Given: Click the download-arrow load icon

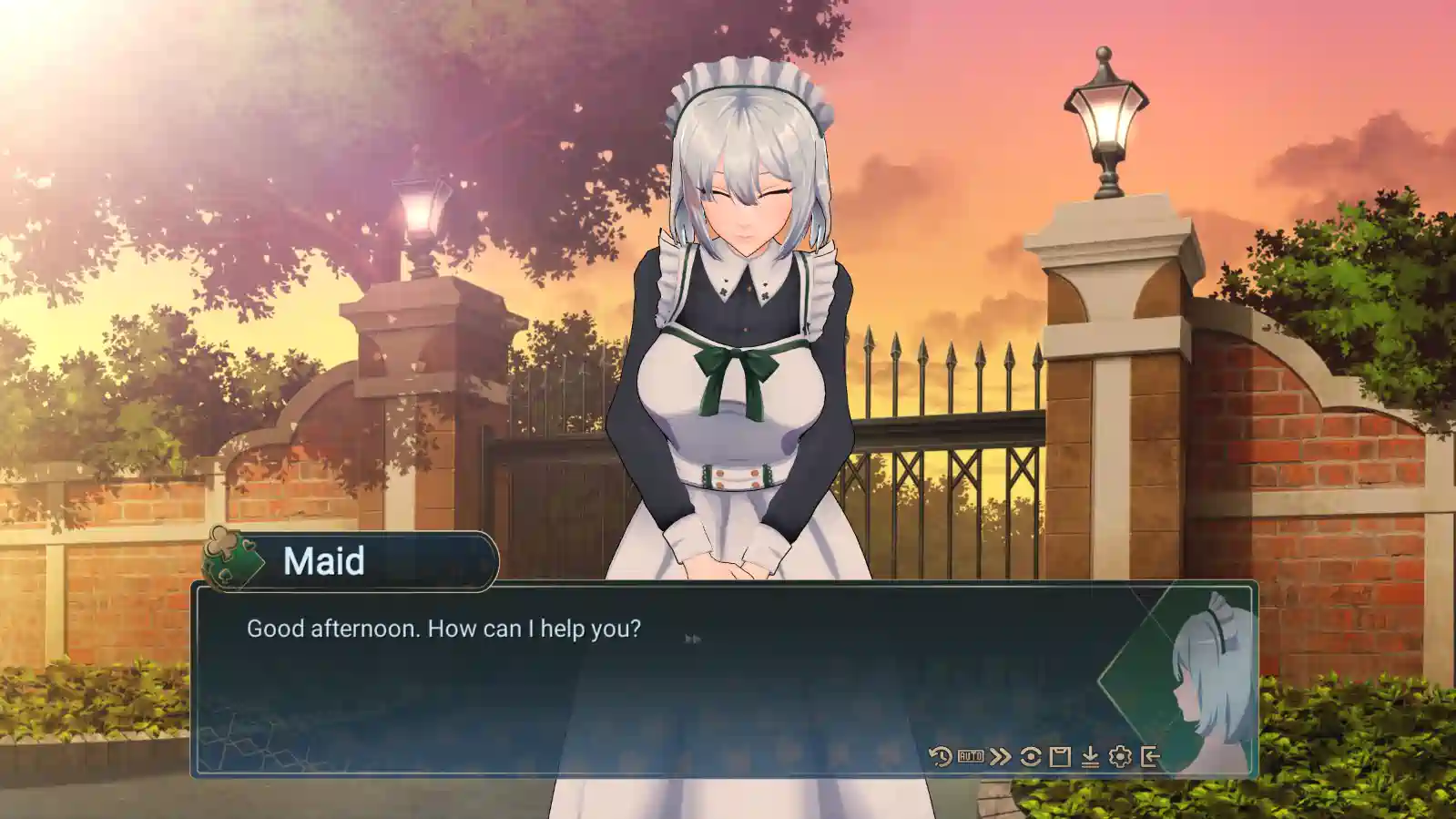Looking at the screenshot, I should point(1090,756).
